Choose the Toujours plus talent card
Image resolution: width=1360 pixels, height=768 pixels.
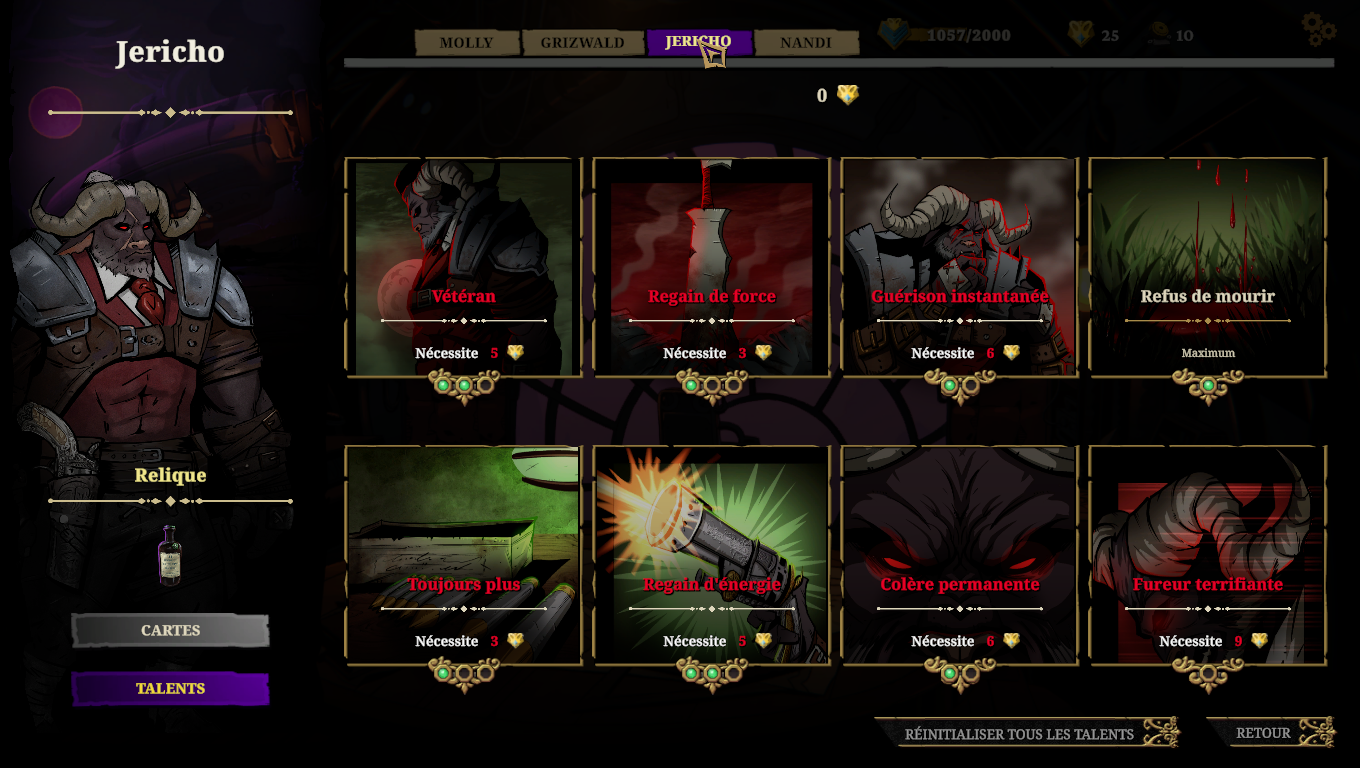464,556
